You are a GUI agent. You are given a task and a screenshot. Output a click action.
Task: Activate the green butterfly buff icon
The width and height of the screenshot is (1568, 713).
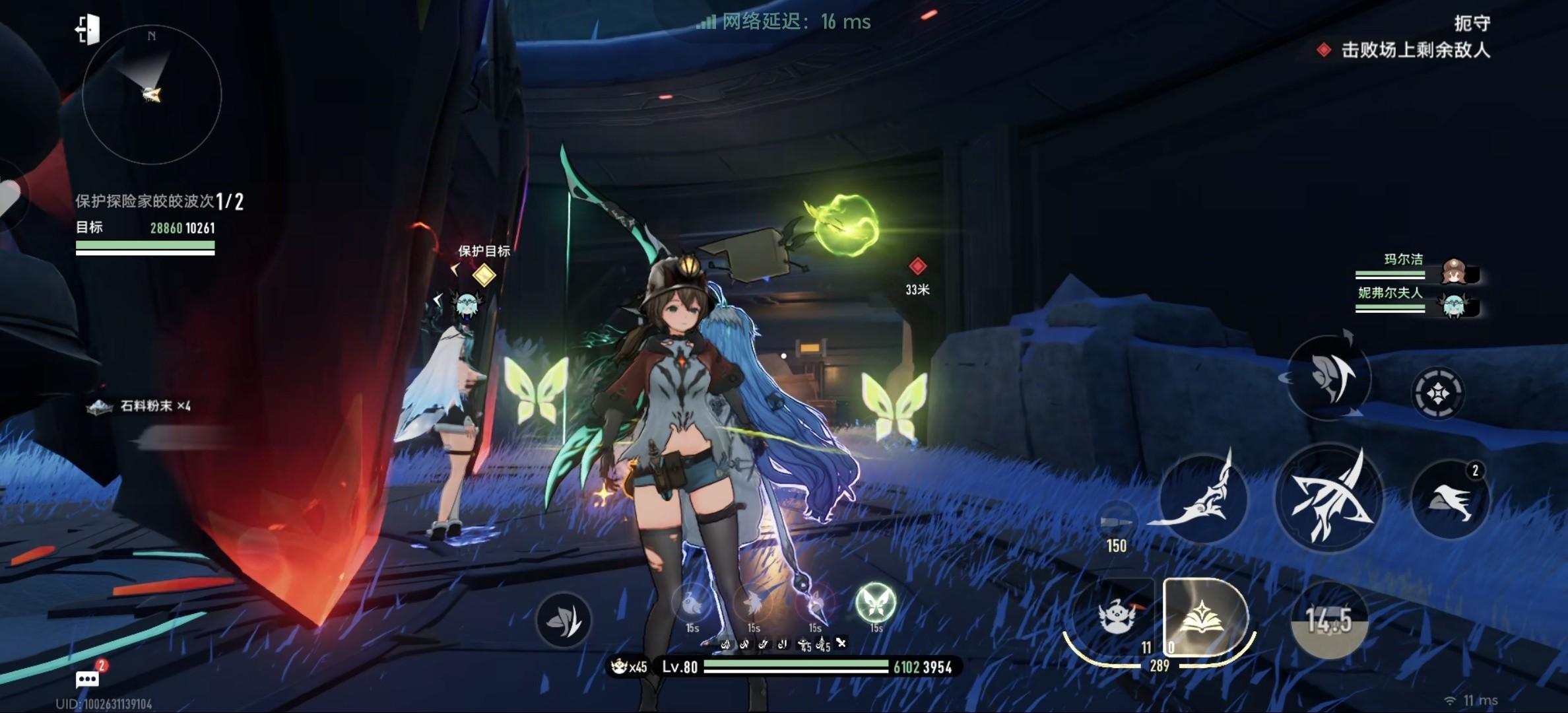(875, 602)
